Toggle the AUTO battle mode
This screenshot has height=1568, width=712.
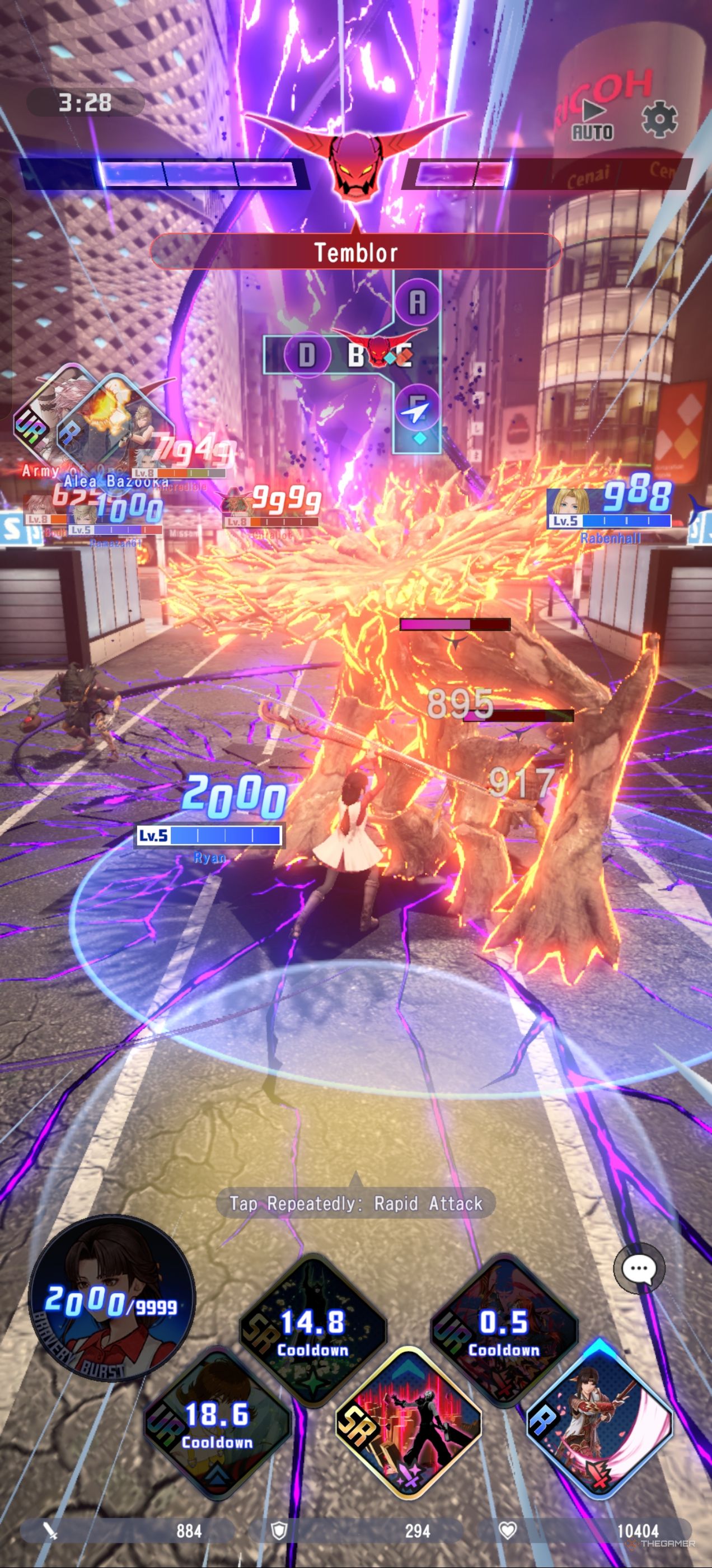tap(592, 120)
